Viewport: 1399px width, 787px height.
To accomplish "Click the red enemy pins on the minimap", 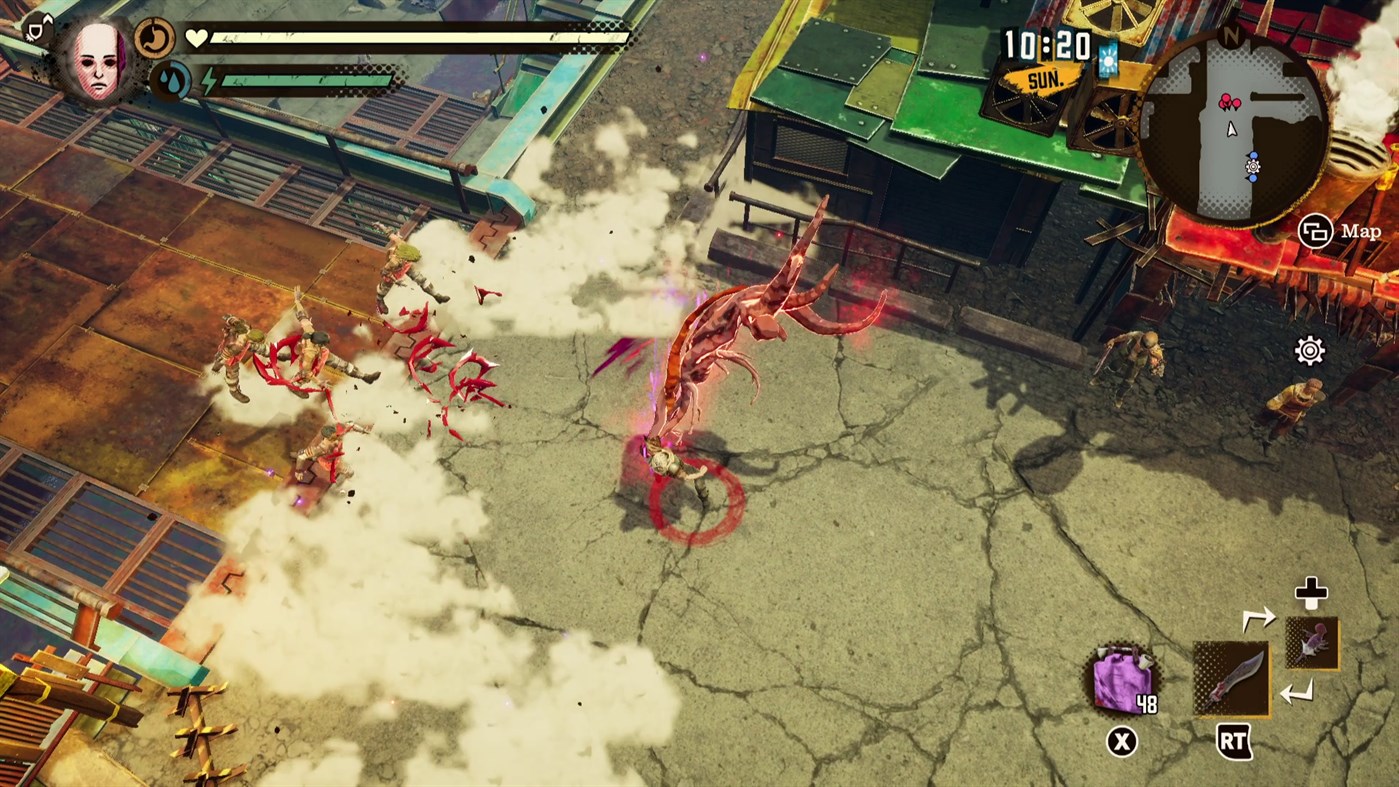I will pyautogui.click(x=1229, y=100).
